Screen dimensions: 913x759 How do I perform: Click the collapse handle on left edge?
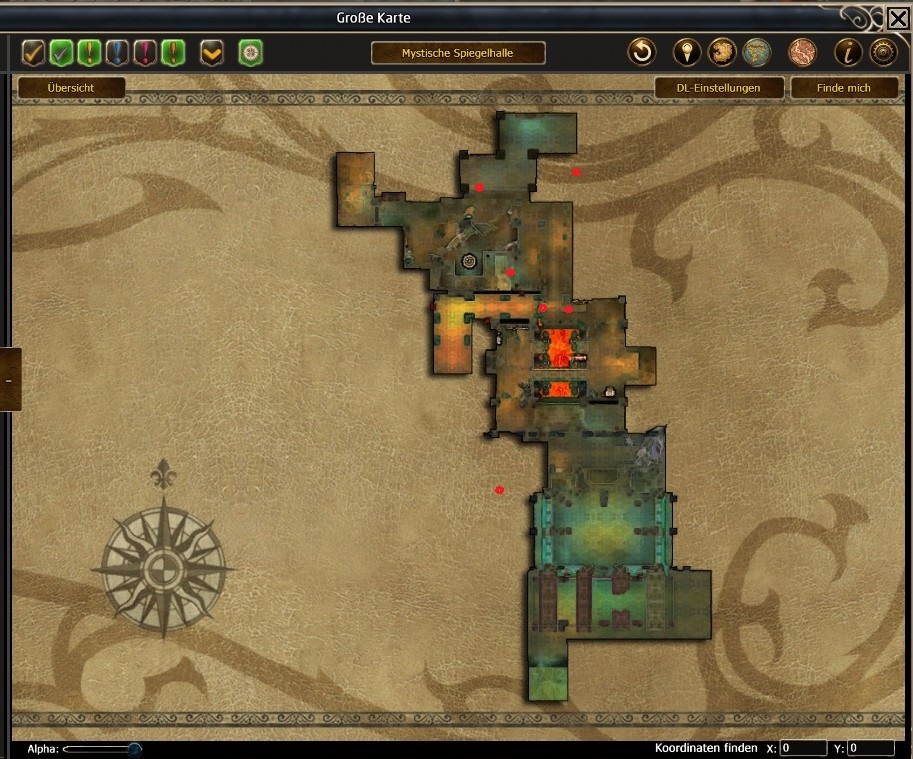(x=9, y=380)
